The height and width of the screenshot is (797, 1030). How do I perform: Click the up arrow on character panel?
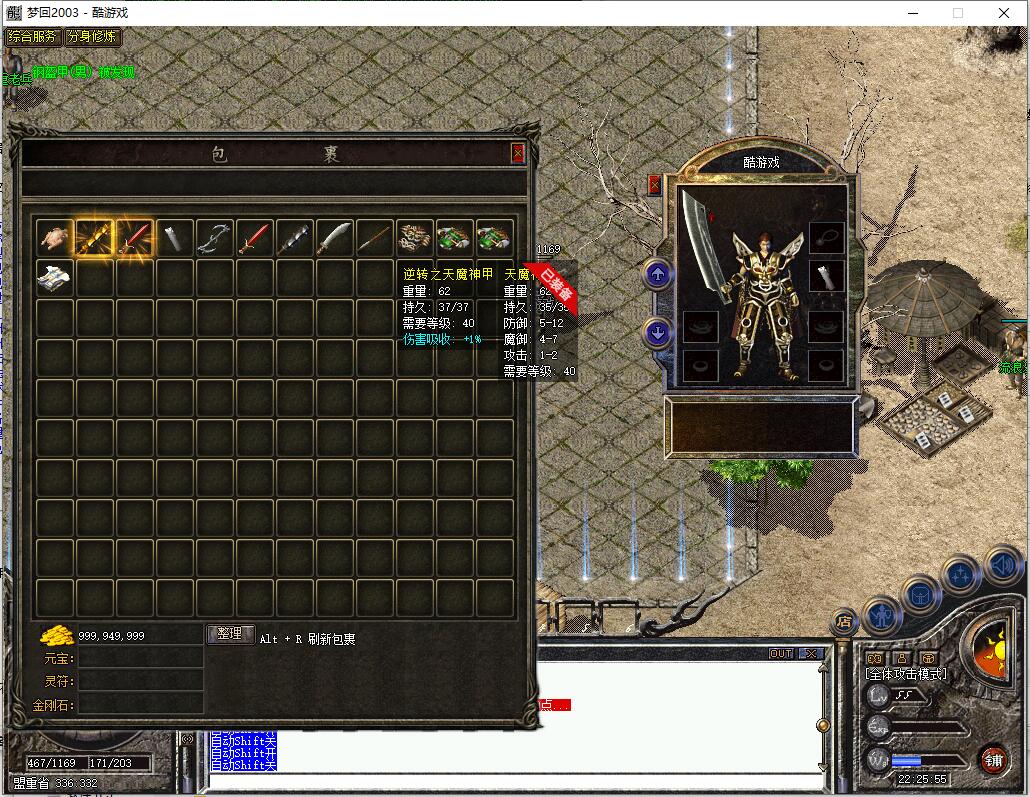click(x=657, y=273)
